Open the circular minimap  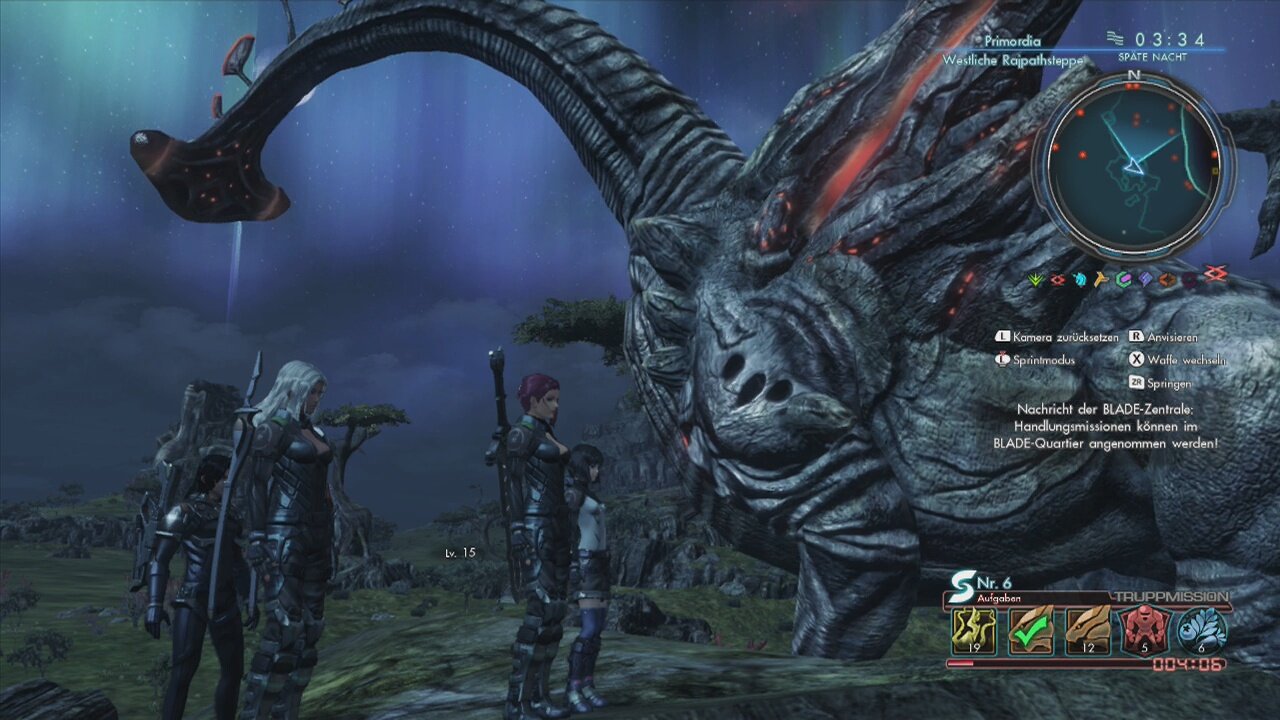tap(1134, 167)
